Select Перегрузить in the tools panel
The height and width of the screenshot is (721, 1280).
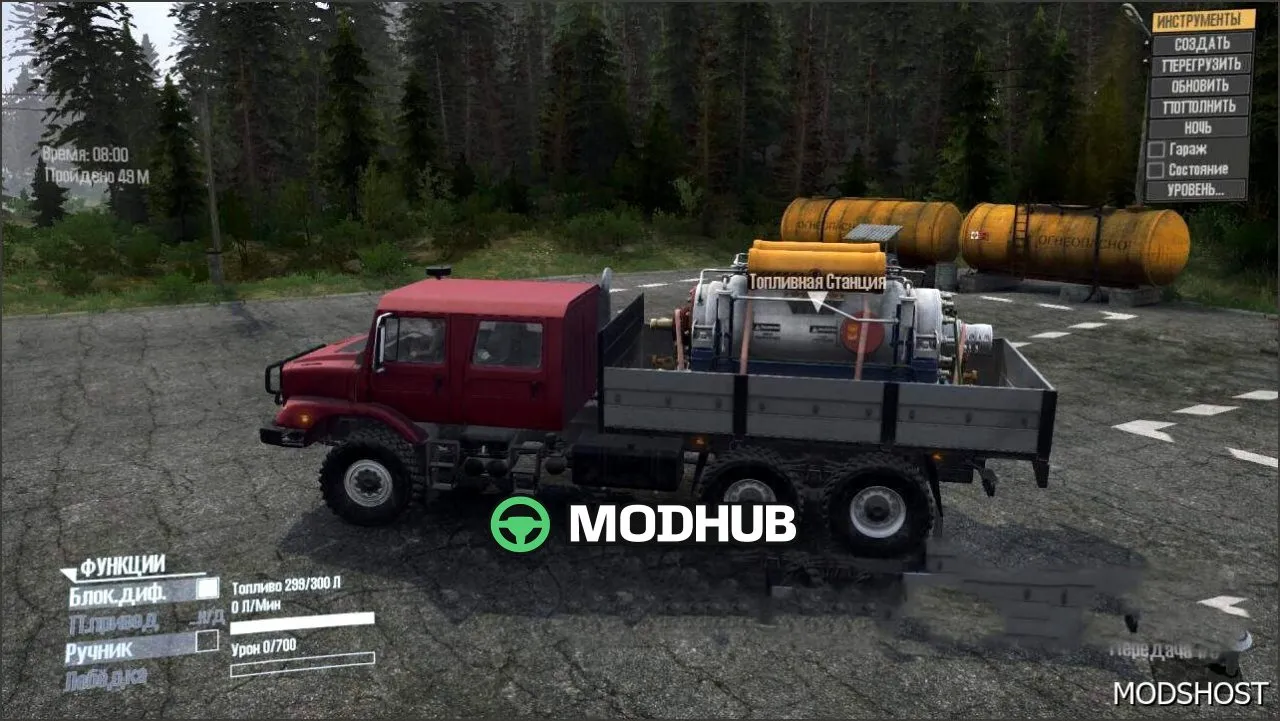point(1202,64)
